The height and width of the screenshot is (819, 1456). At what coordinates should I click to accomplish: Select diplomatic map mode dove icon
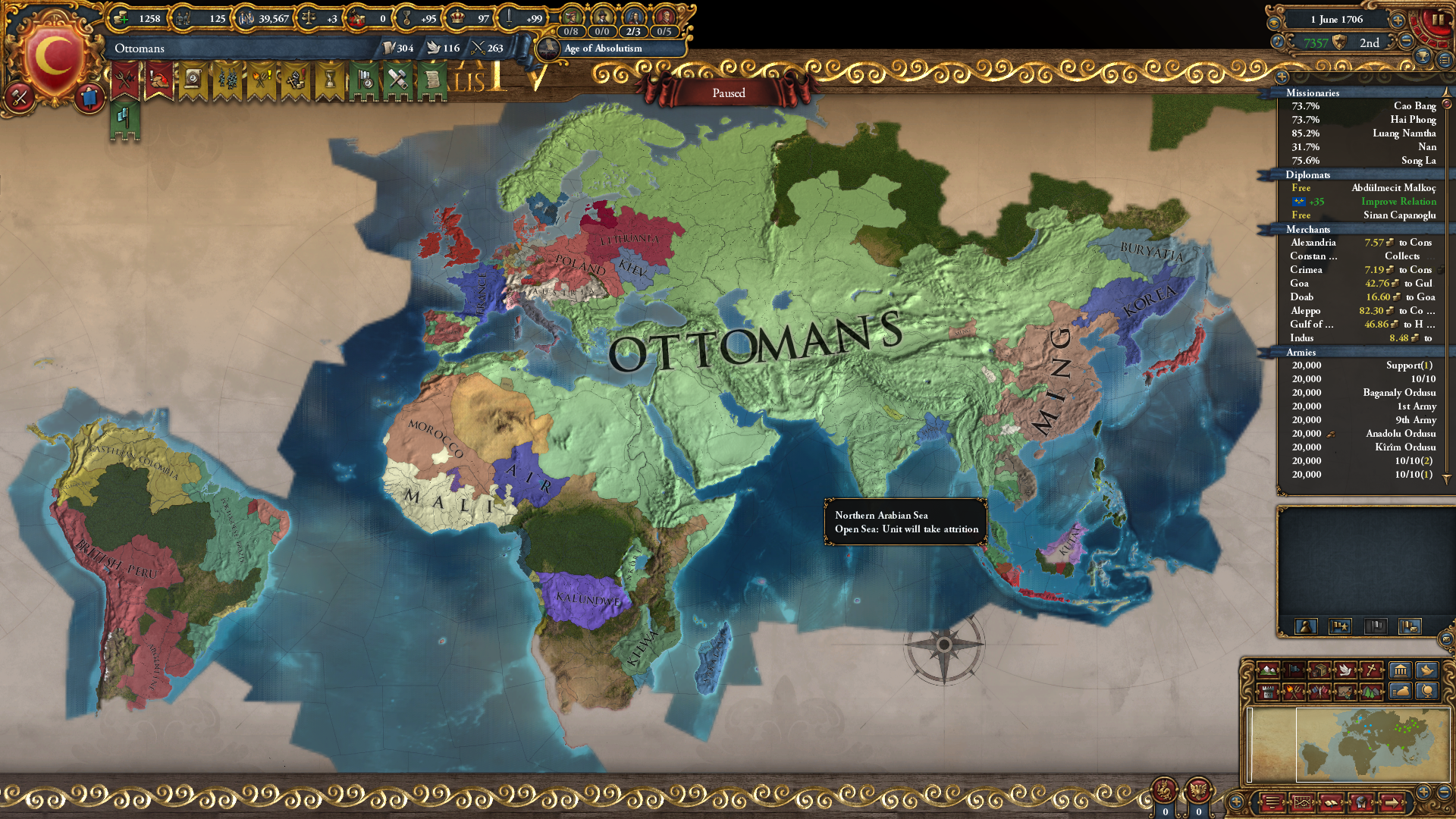pyautogui.click(x=1346, y=671)
